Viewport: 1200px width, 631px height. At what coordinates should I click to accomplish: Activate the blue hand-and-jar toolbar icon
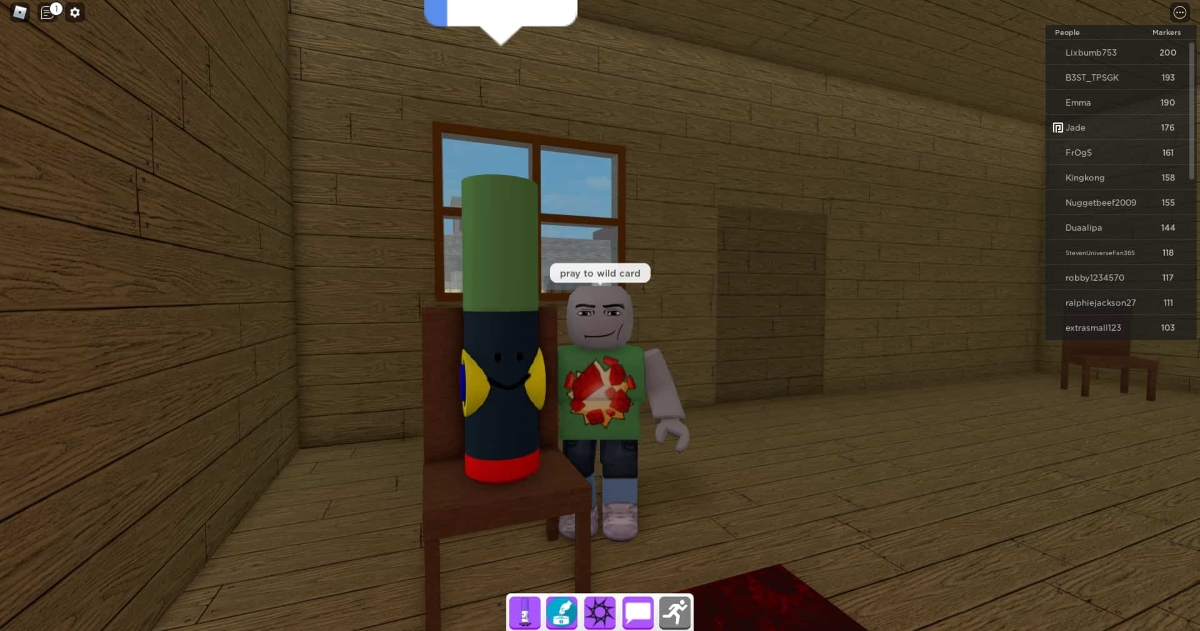(562, 611)
